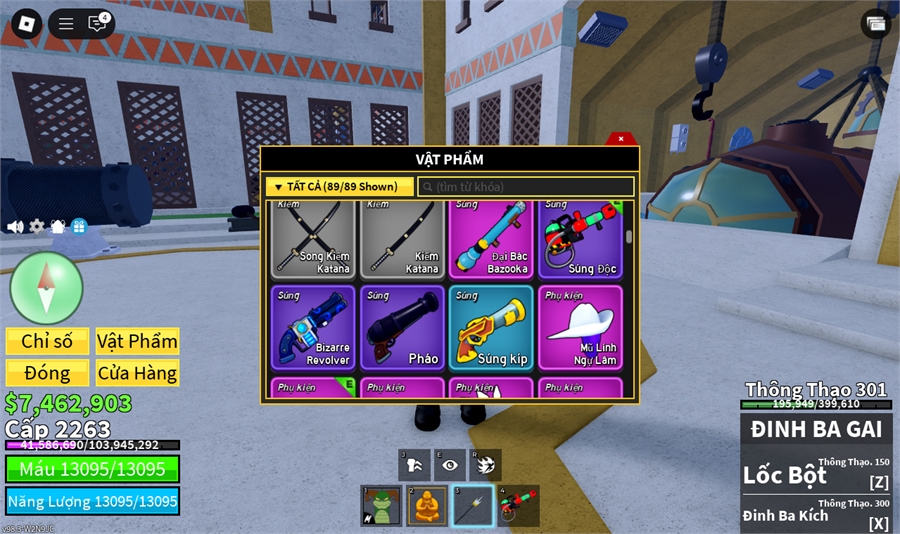Screen dimensions: 900x534
Task: Select the golden Buddha hotbar slot
Action: tap(427, 506)
